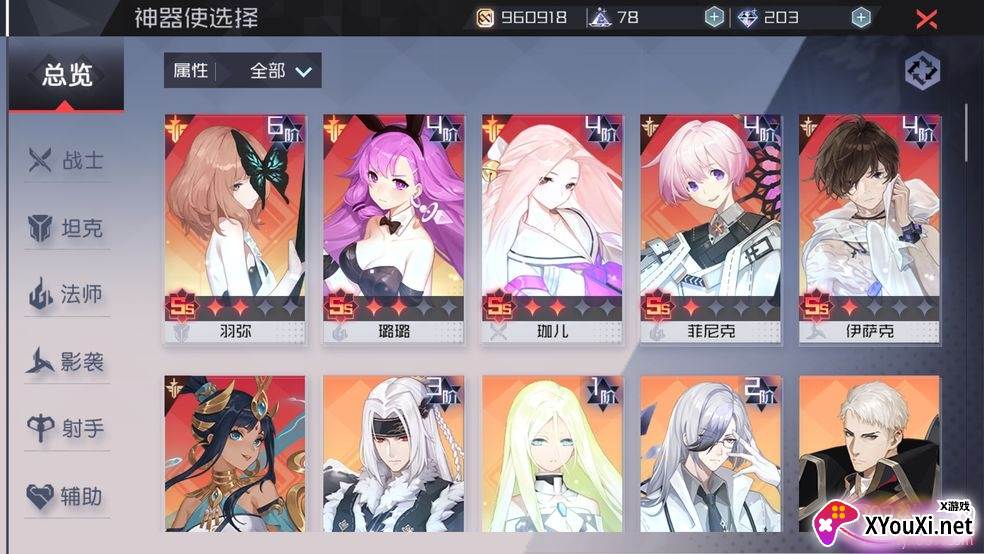Close the character selection screen
The height and width of the screenshot is (554, 984).
coord(927,18)
